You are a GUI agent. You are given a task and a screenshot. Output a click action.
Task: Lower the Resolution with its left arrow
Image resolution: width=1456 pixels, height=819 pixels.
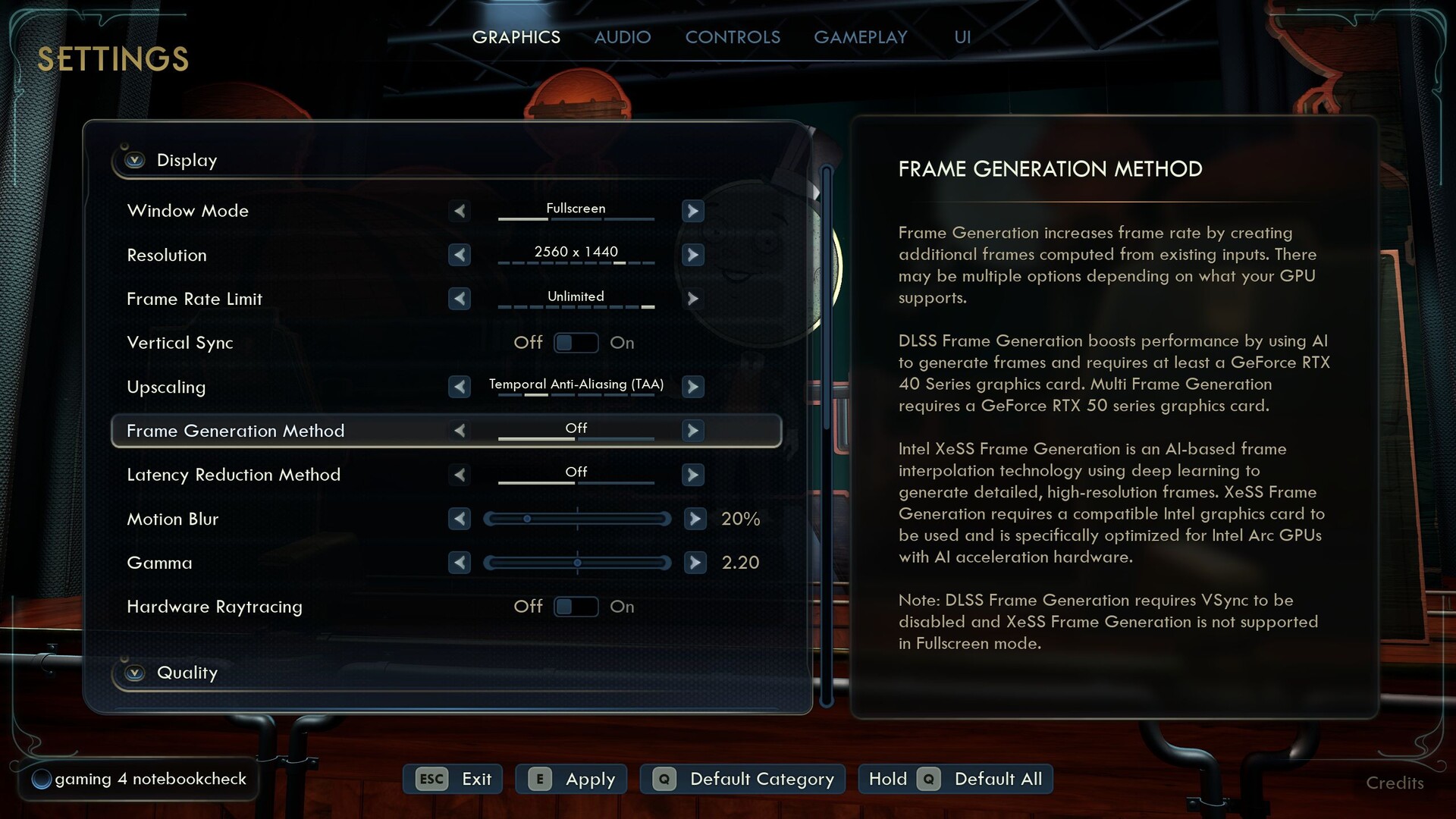[x=460, y=255]
